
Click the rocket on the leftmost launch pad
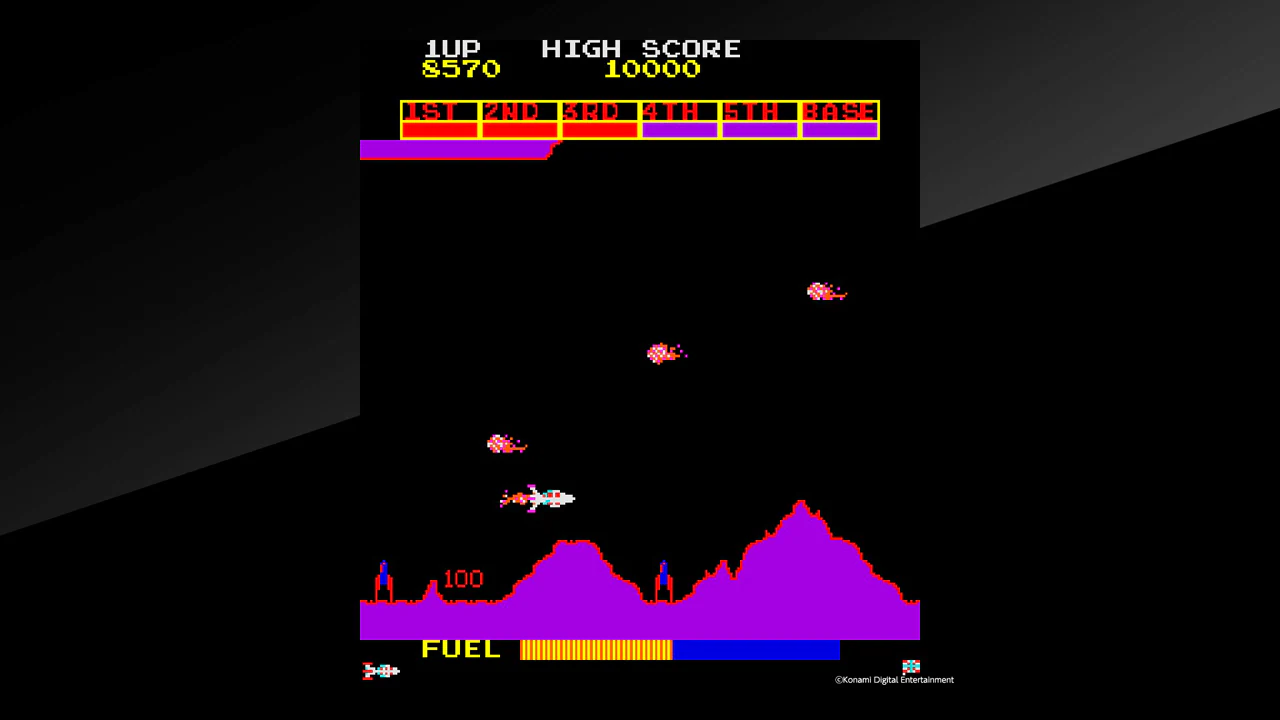click(382, 575)
